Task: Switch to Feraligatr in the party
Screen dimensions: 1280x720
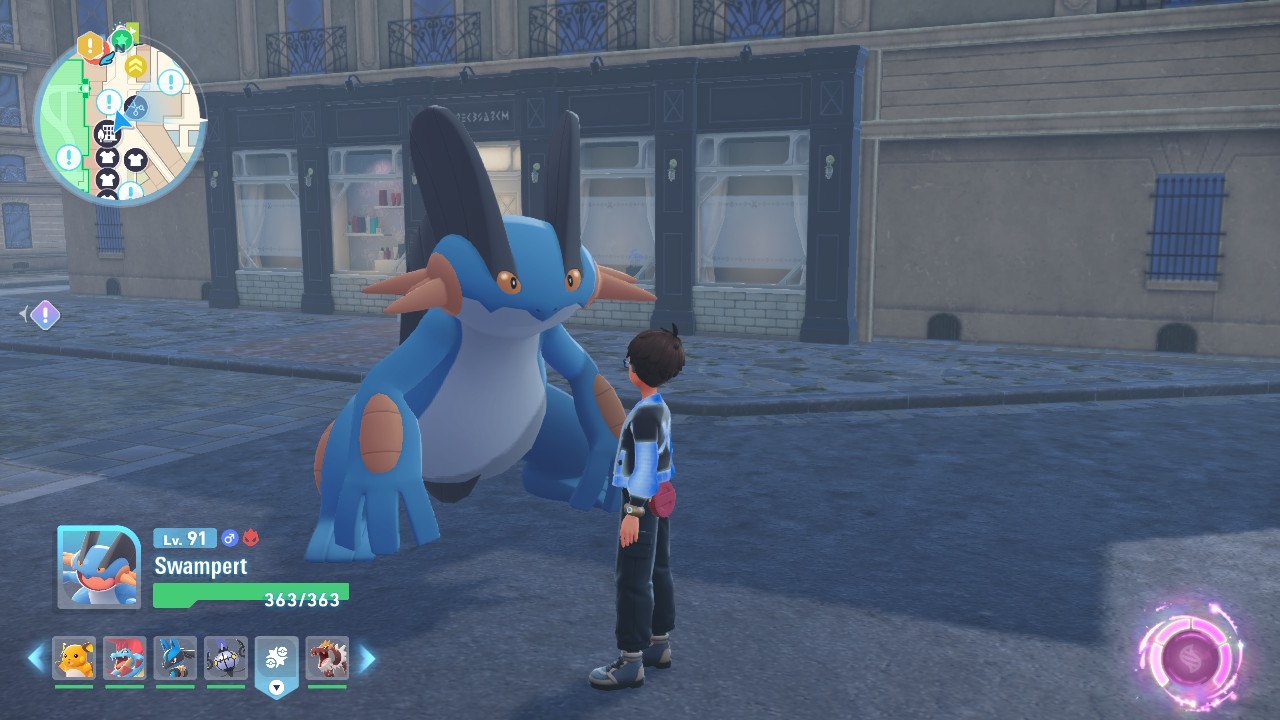Action: pos(124,658)
